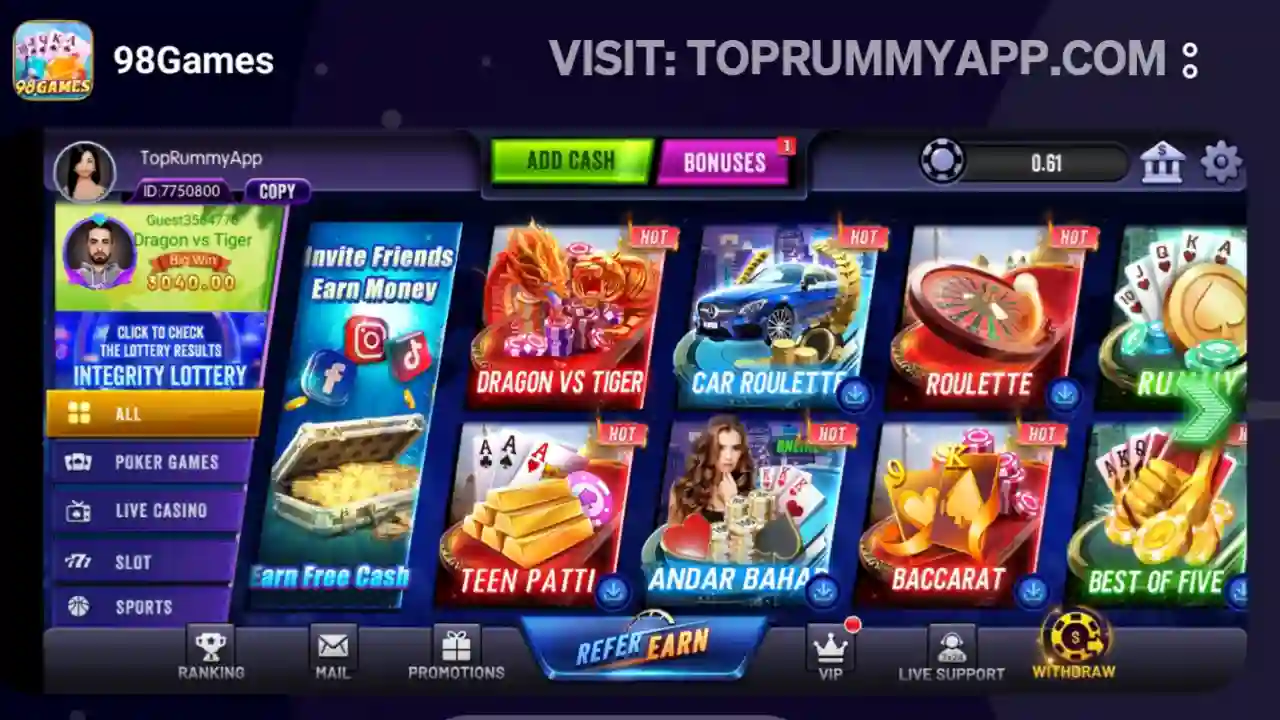Open the Promotions gift icon

tap(456, 647)
